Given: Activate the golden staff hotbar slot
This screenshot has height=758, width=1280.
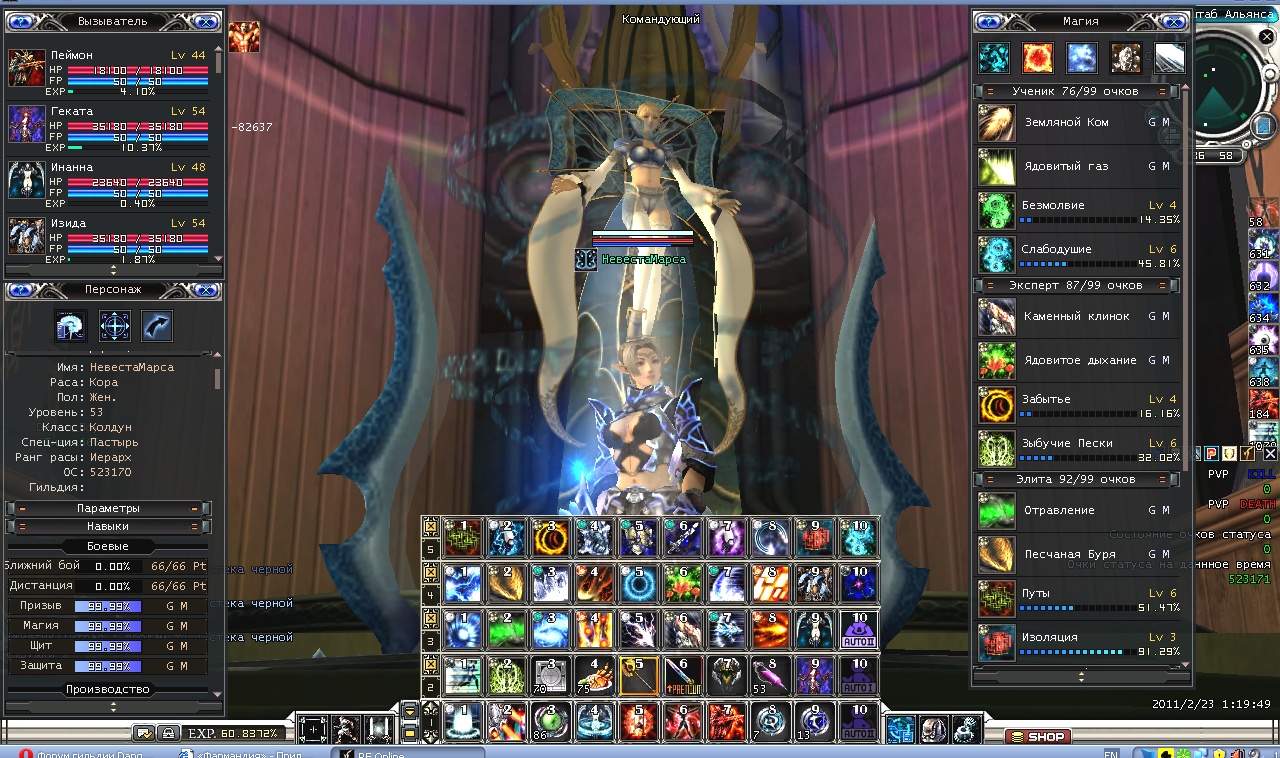Looking at the screenshot, I should (x=639, y=677).
